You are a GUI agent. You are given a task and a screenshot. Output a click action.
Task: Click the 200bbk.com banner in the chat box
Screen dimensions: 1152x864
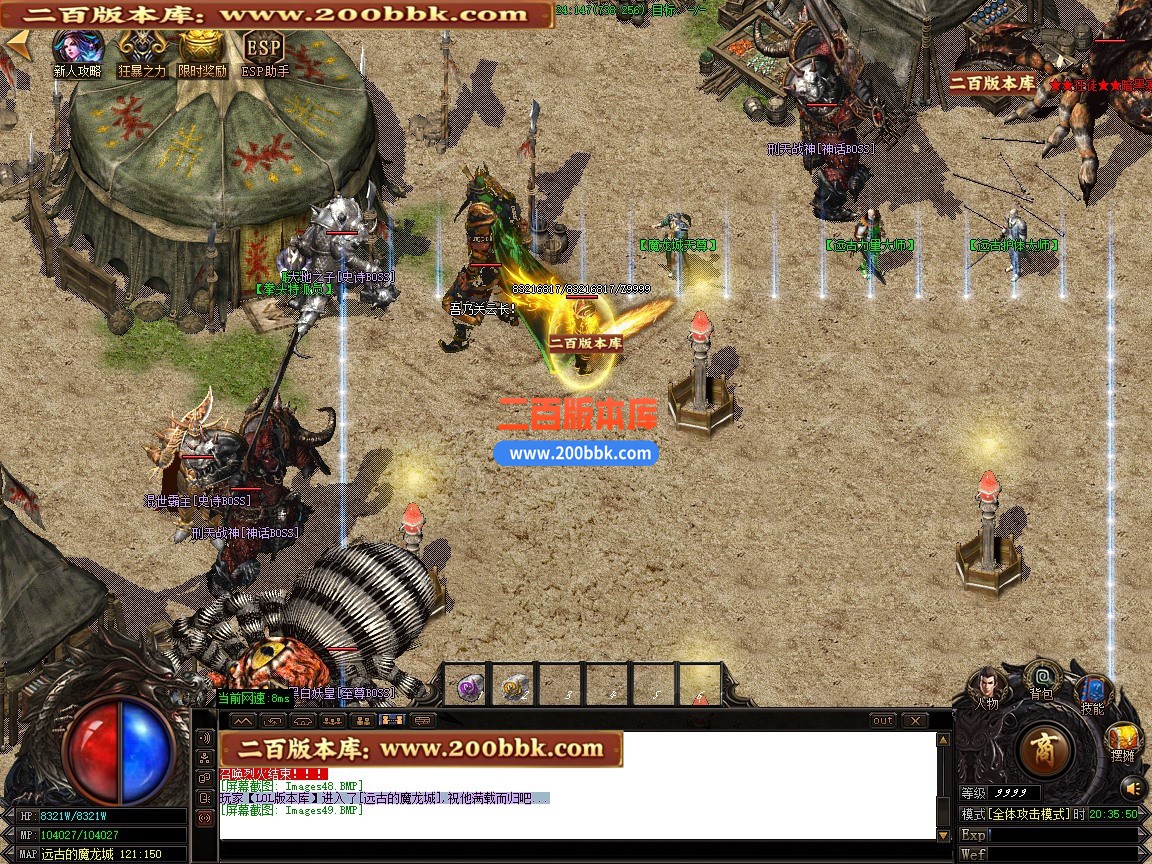coord(421,749)
